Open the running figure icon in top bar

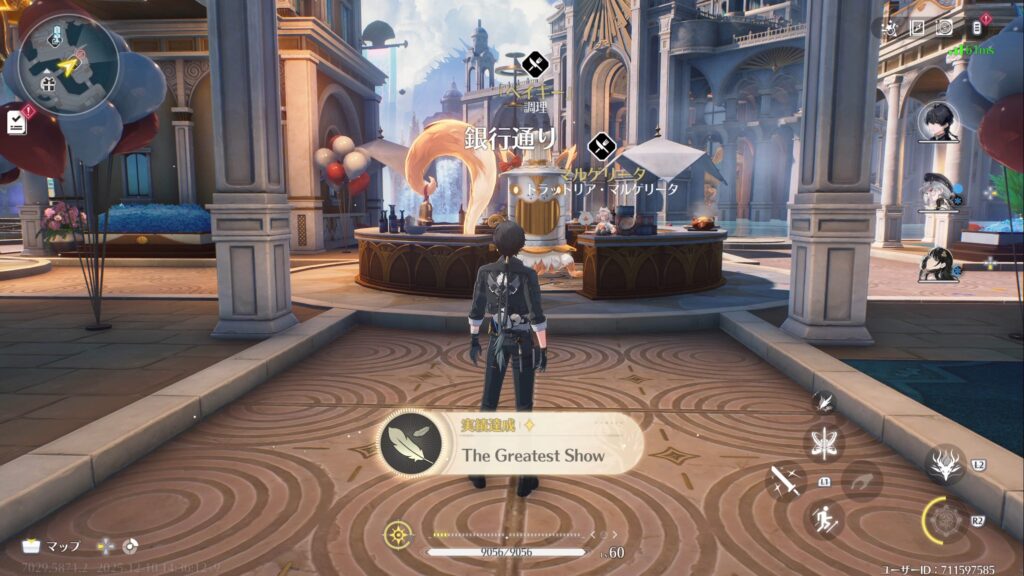[x=889, y=28]
